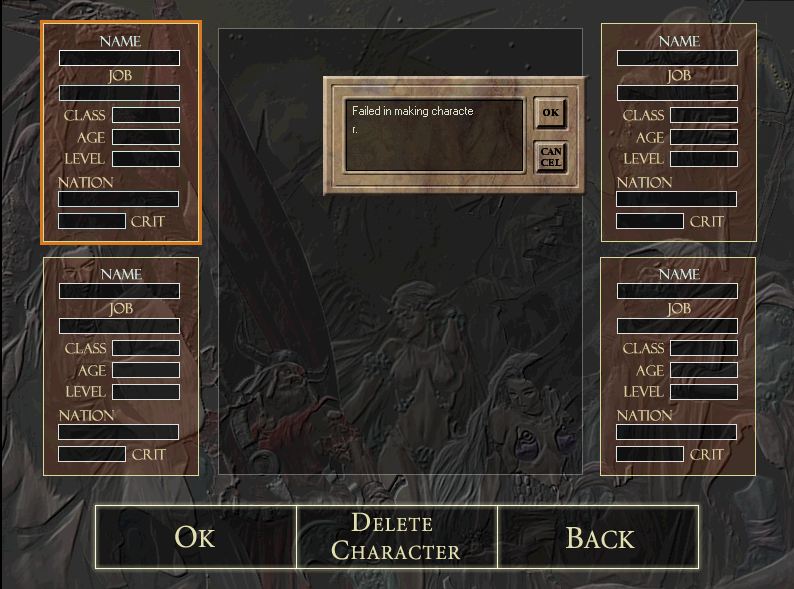Choose Delete Character
Viewport: 794px width, 589px height.
pyautogui.click(x=396, y=537)
